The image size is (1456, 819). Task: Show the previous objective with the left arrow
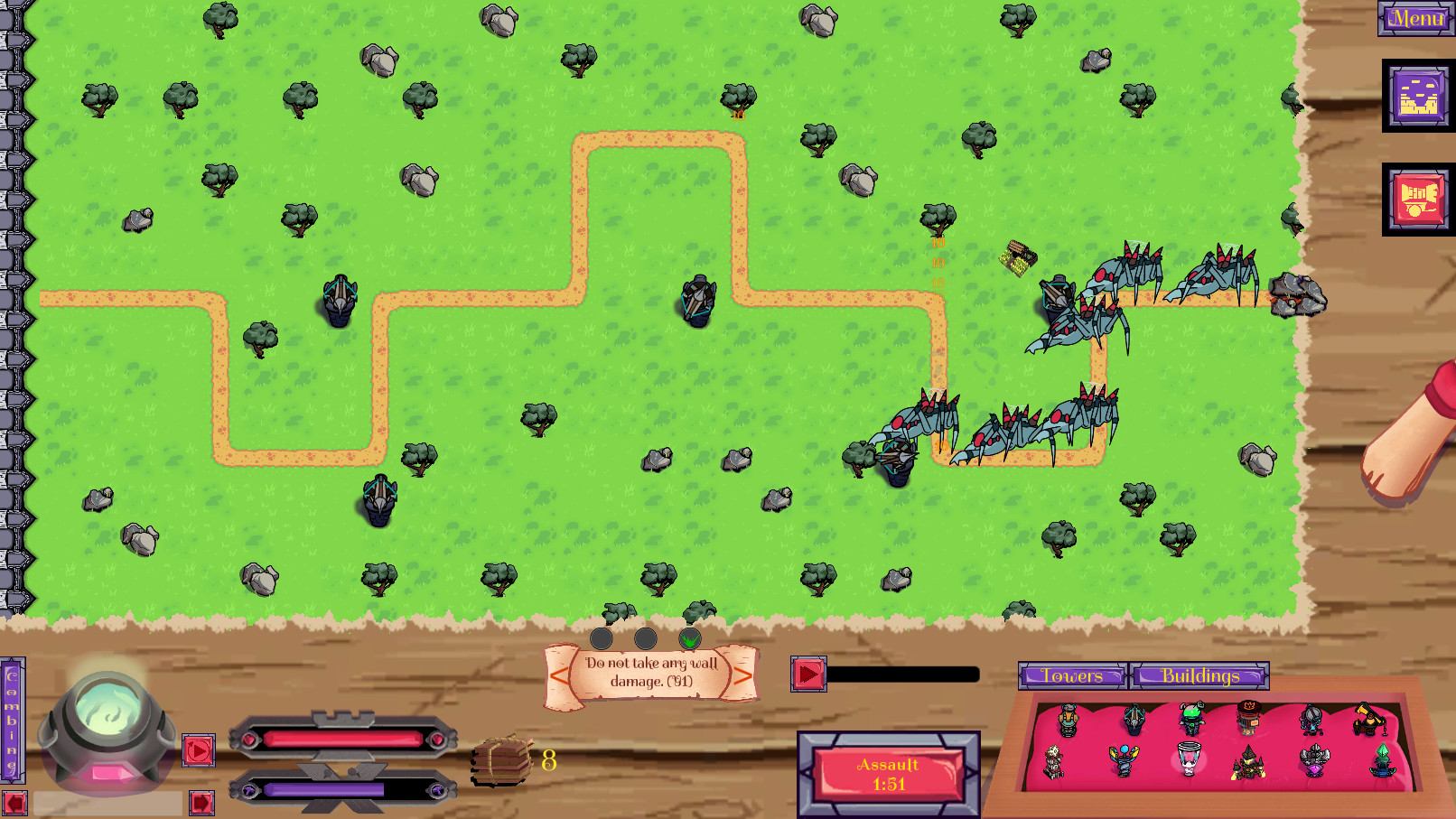558,675
